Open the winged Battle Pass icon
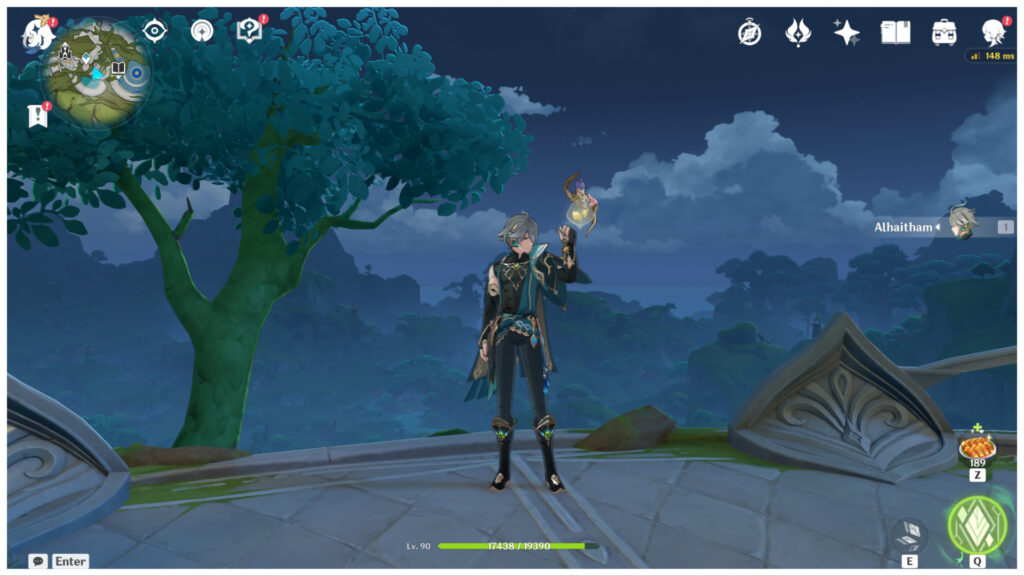The height and width of the screenshot is (576, 1024). 798,33
